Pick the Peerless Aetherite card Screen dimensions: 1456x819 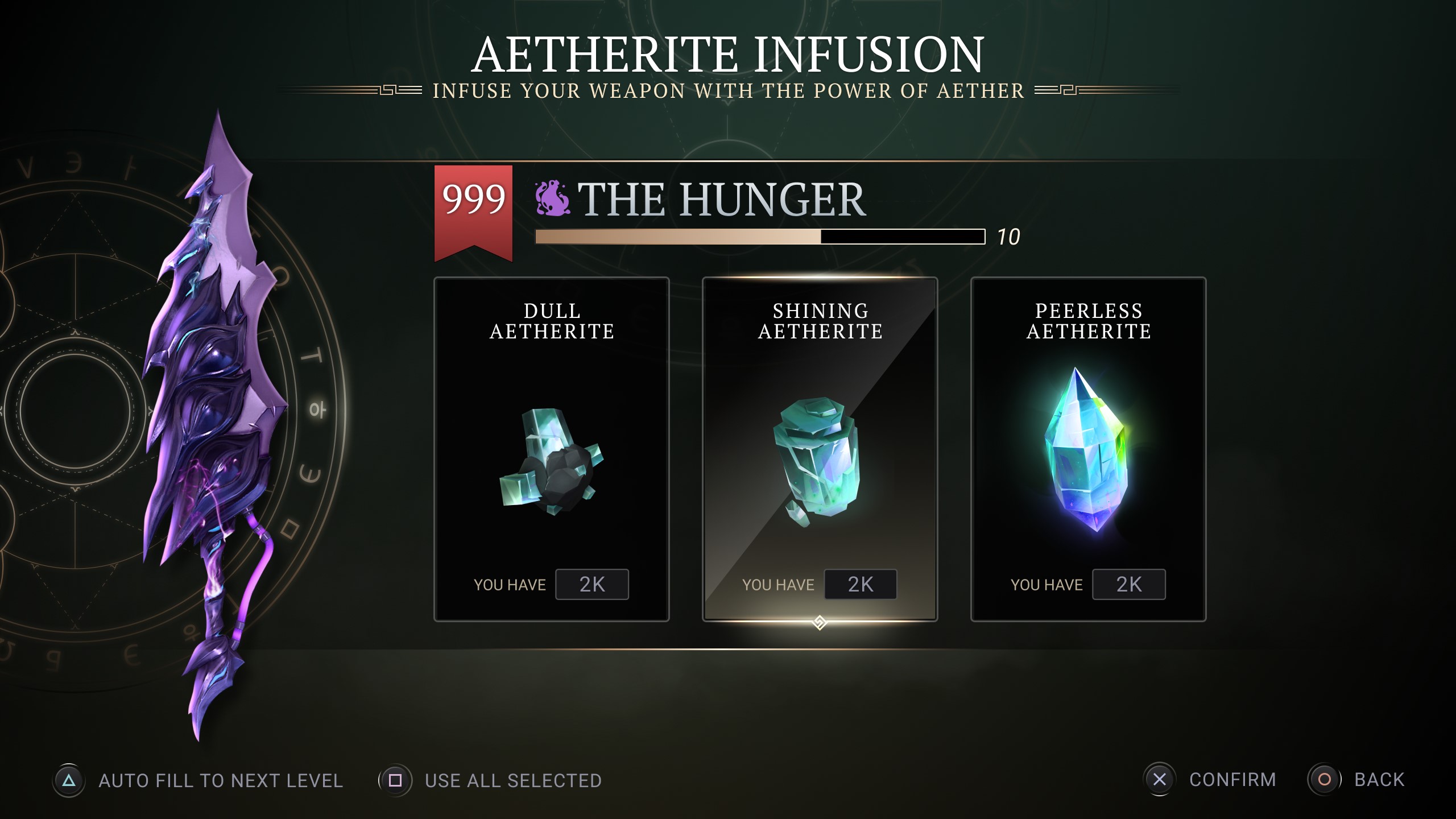point(1088,449)
